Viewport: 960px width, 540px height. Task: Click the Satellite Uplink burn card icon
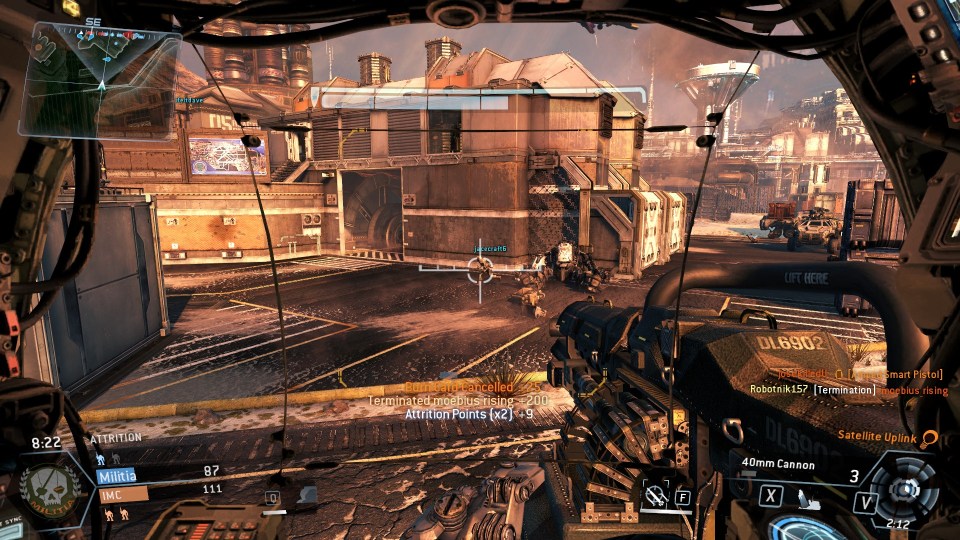click(929, 438)
